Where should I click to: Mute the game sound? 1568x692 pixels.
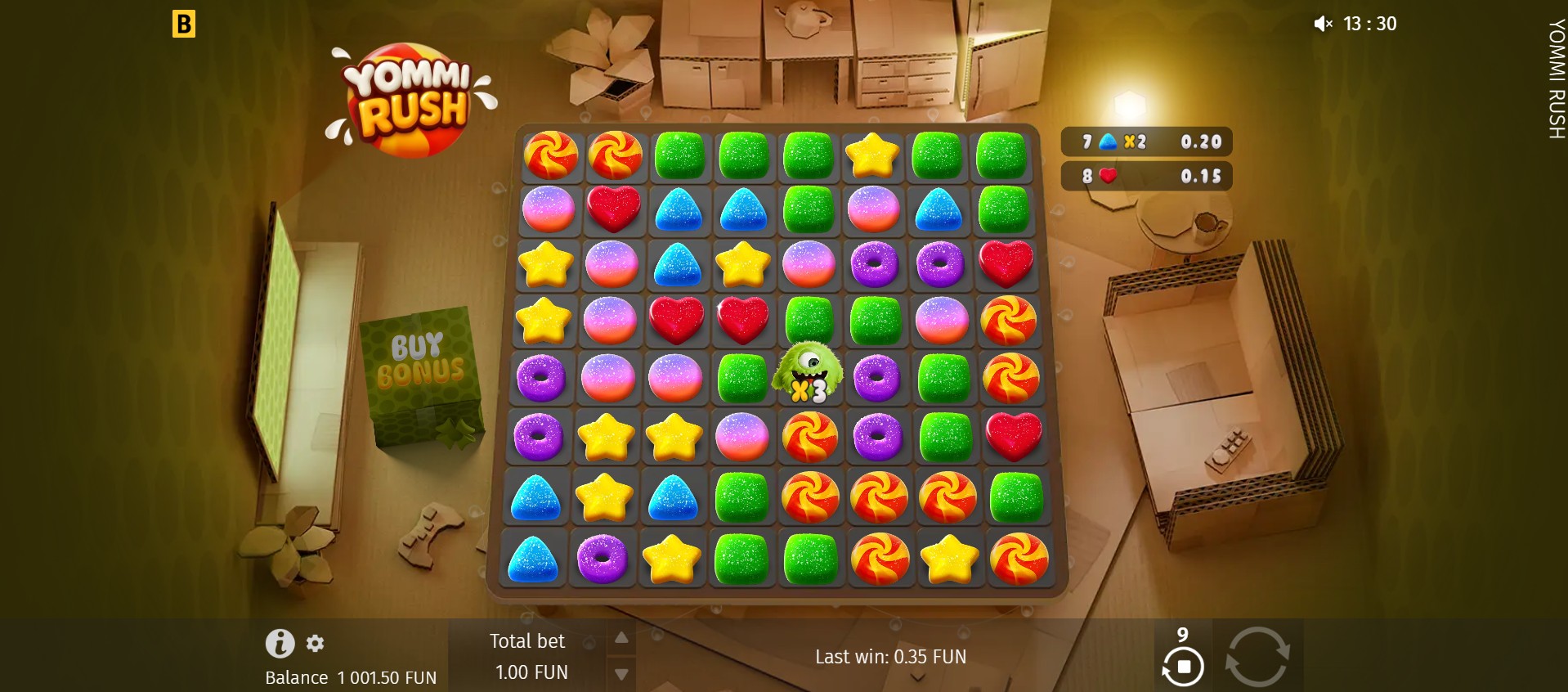1322,23
